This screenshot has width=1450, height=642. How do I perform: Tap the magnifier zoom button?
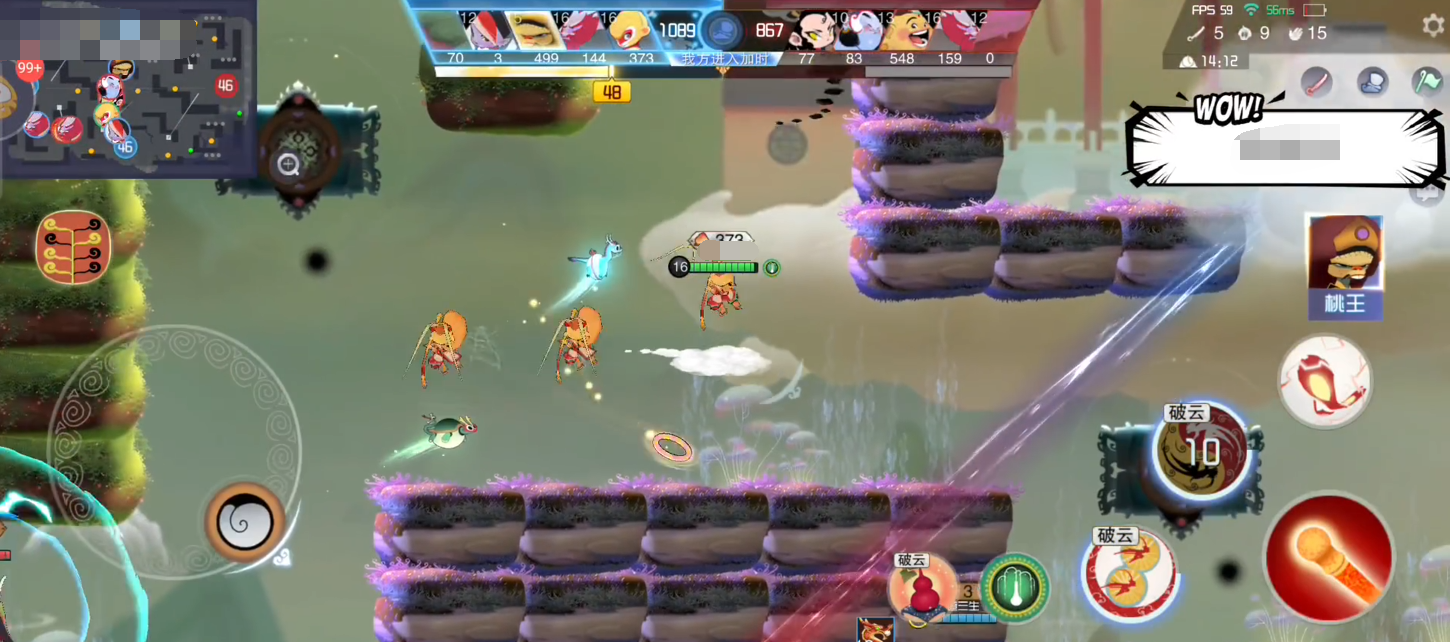tap(289, 165)
